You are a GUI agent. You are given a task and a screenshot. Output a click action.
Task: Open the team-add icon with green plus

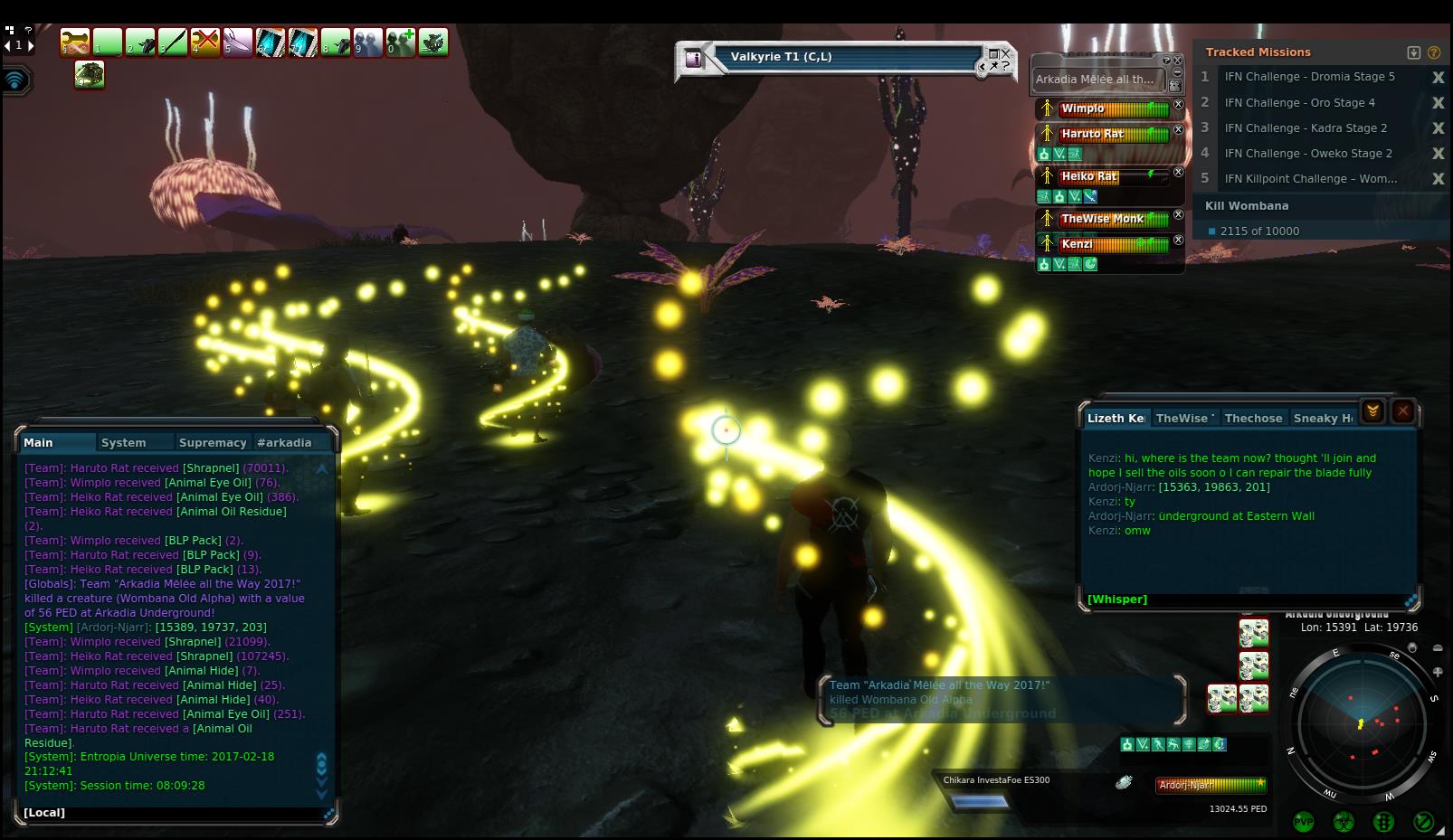point(401,42)
